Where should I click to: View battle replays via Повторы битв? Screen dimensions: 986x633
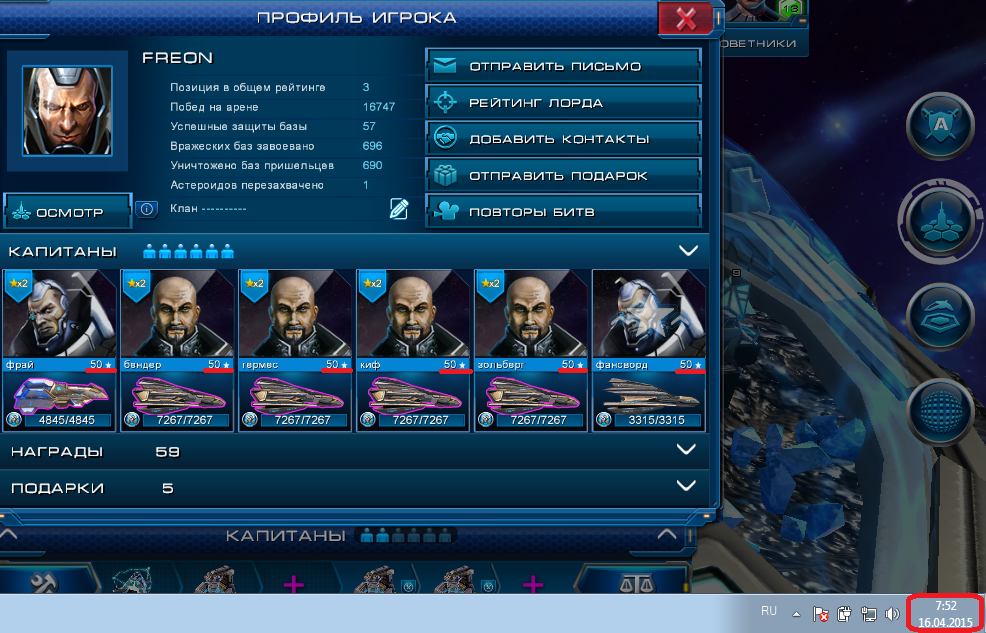[x=561, y=211]
